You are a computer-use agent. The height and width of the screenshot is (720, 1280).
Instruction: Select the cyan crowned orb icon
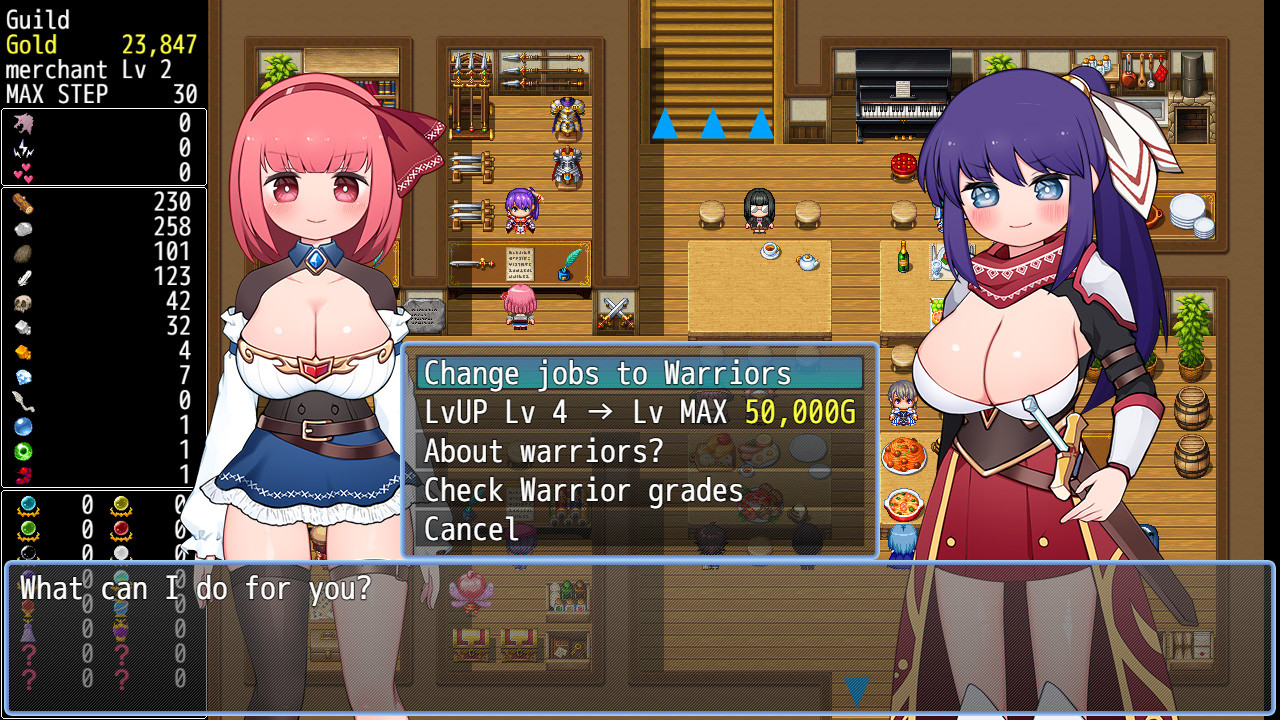pos(27,503)
